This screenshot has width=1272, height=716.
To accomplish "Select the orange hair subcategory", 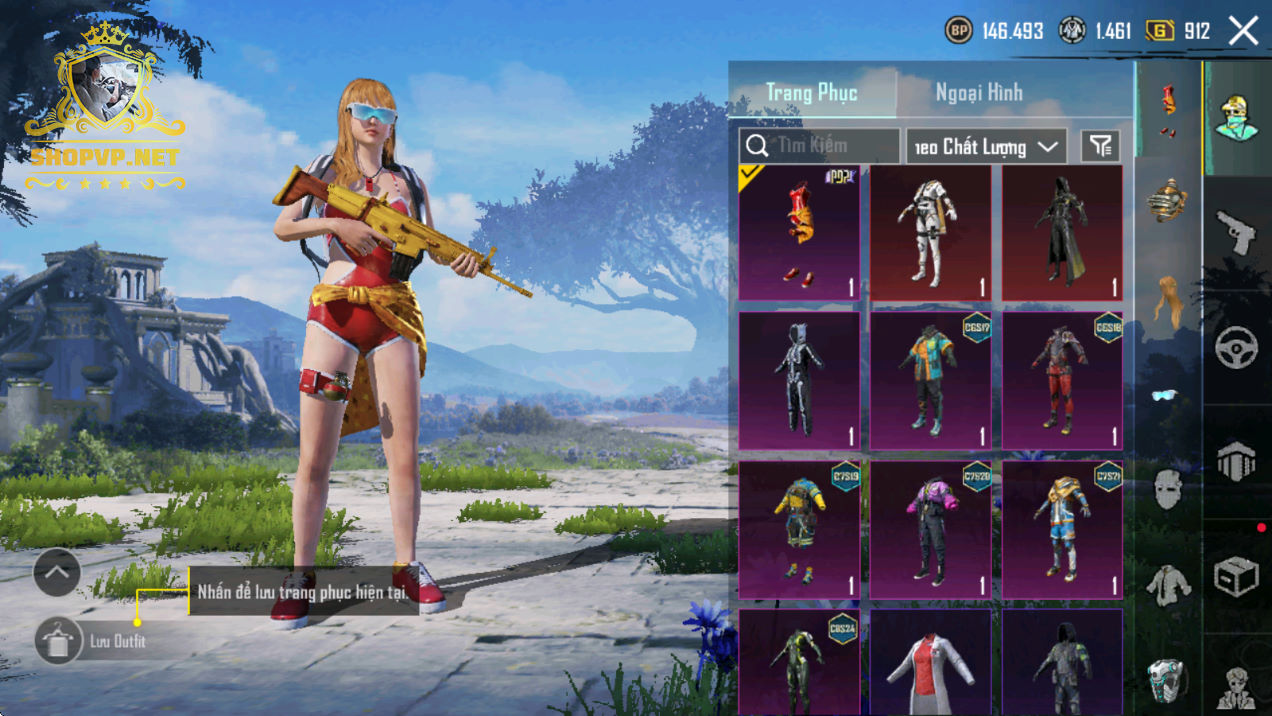I will [x=1166, y=299].
